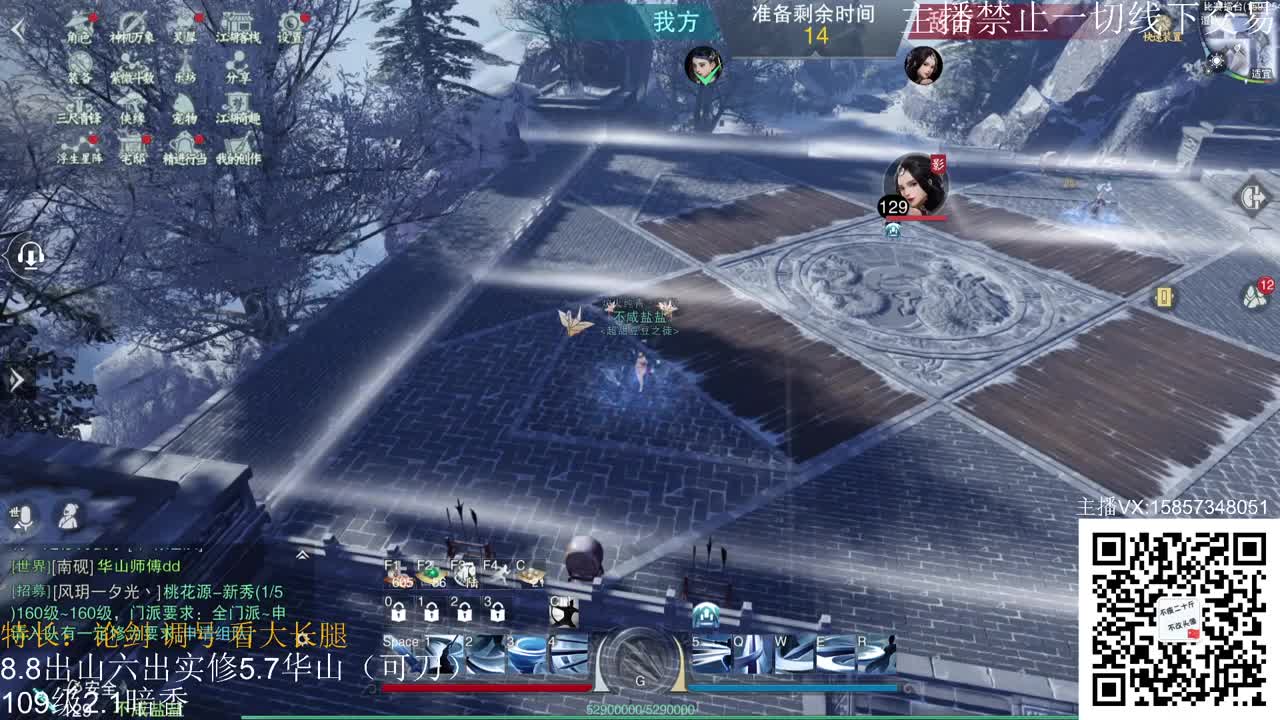This screenshot has height=720, width=1280.
Task: Toggle a padlock on the quickbar slot
Action: point(399,611)
